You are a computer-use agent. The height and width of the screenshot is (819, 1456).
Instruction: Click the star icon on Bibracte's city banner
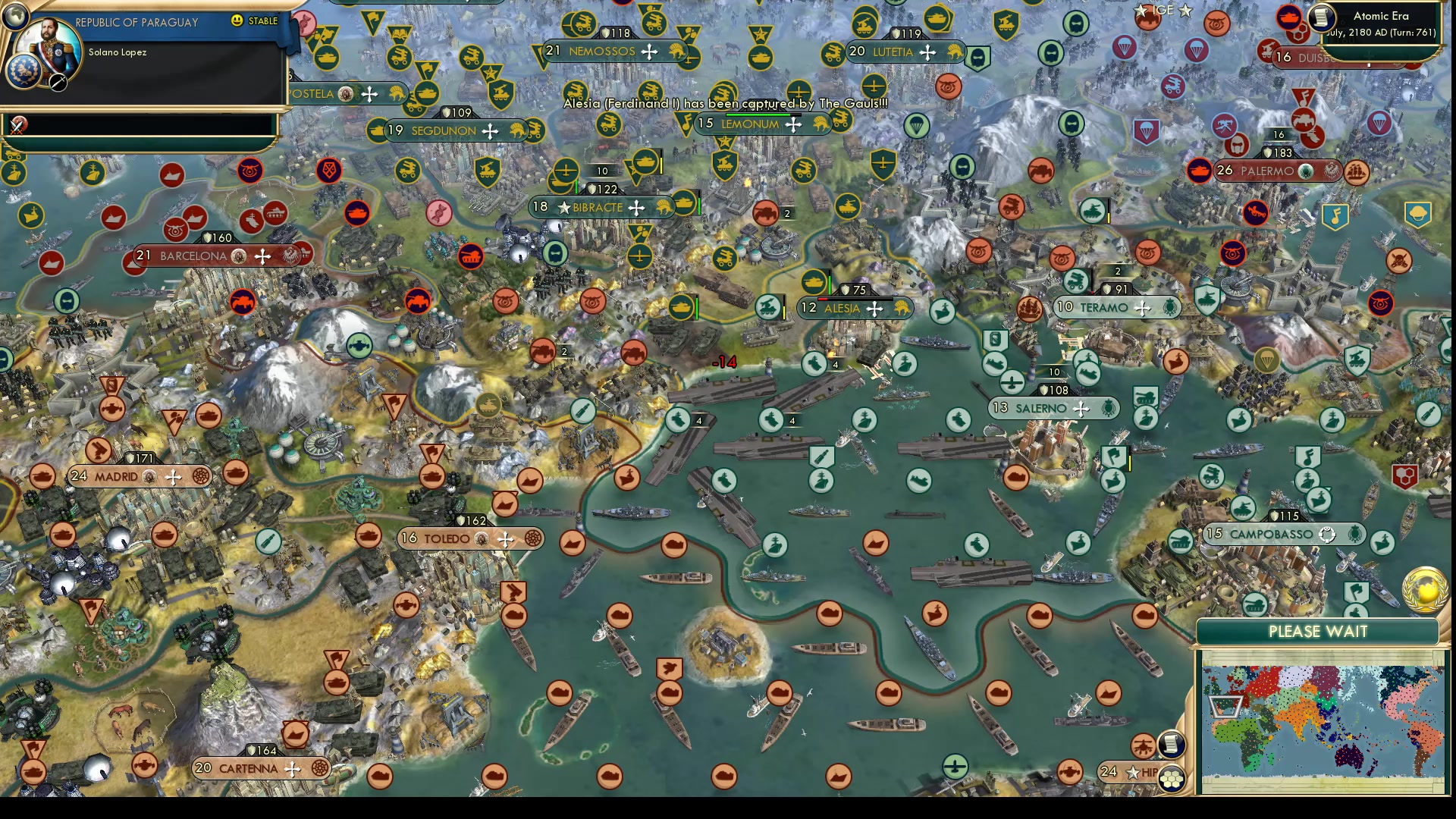click(563, 207)
